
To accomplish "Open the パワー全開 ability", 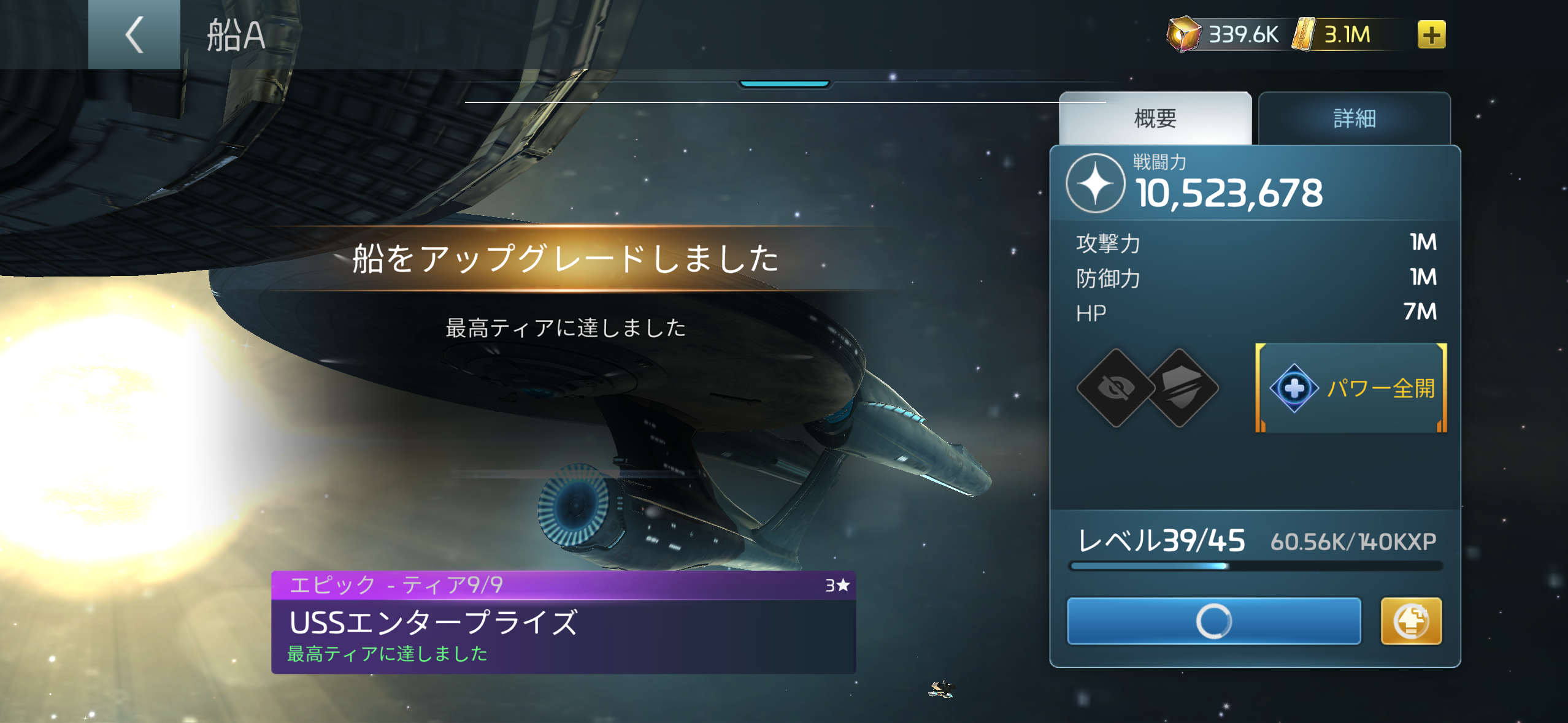I will [x=1351, y=388].
